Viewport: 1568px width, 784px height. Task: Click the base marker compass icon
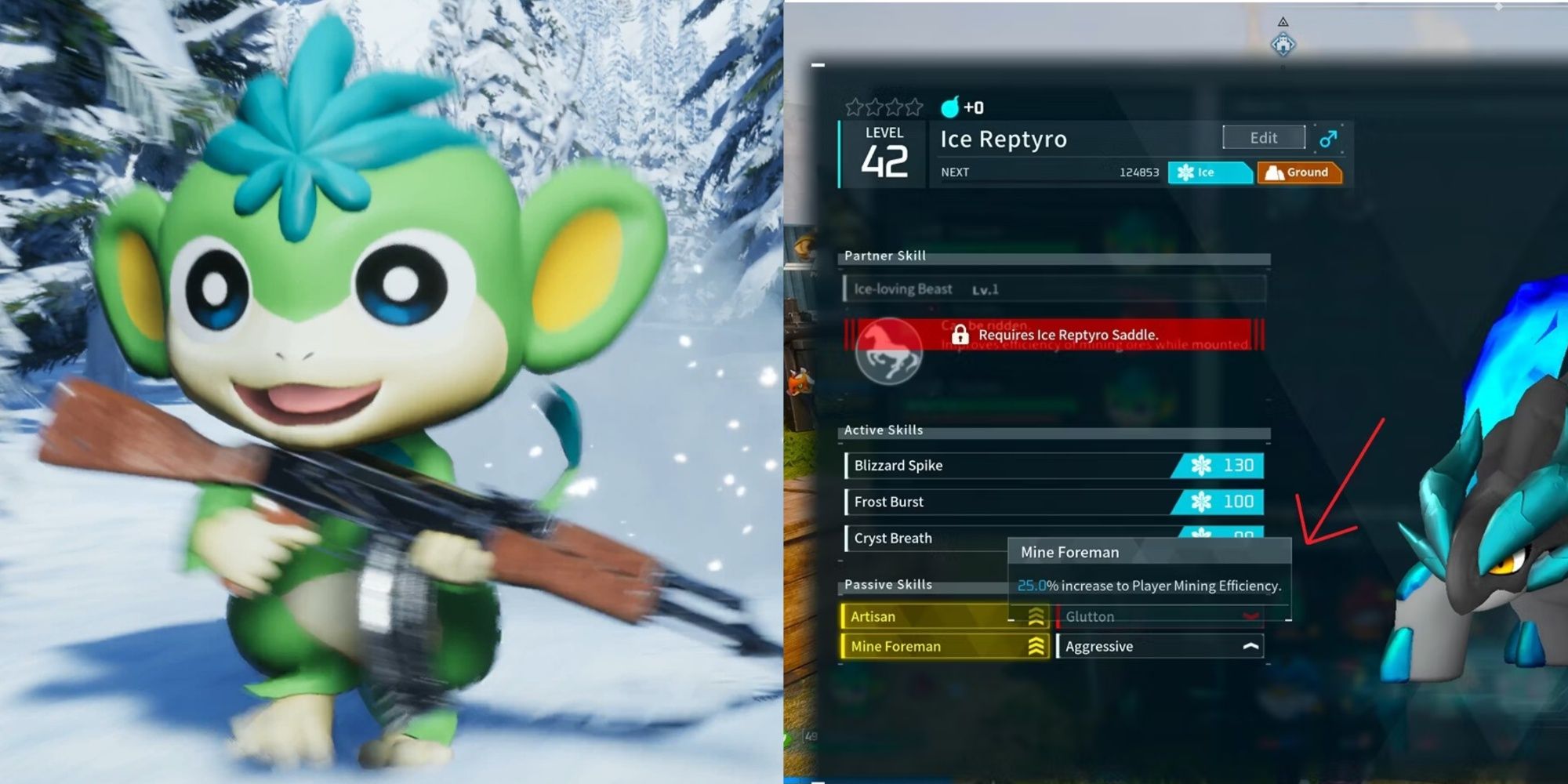pyautogui.click(x=1283, y=43)
